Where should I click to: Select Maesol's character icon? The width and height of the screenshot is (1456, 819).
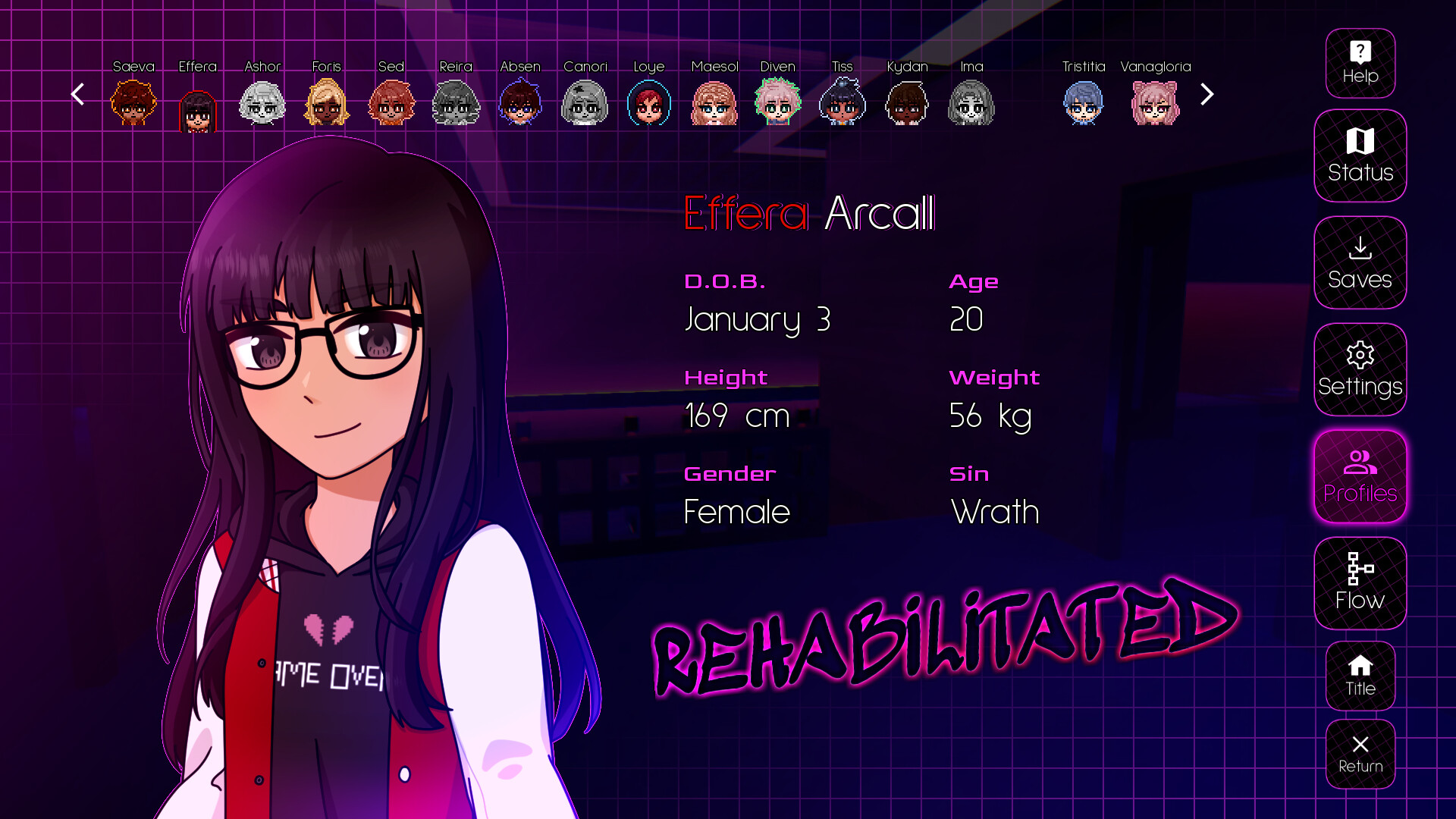[x=713, y=103]
